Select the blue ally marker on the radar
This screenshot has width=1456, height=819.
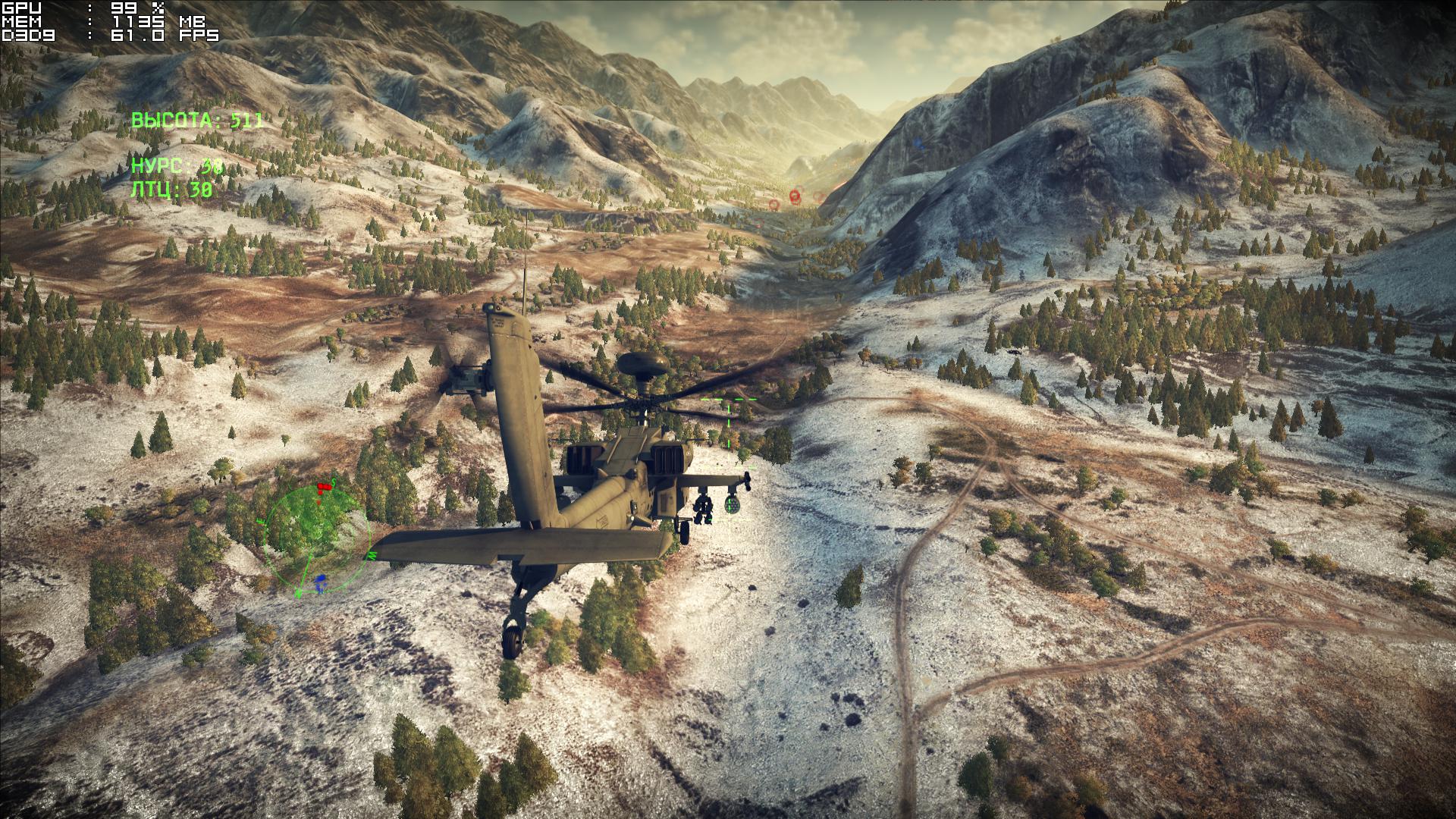[x=321, y=582]
